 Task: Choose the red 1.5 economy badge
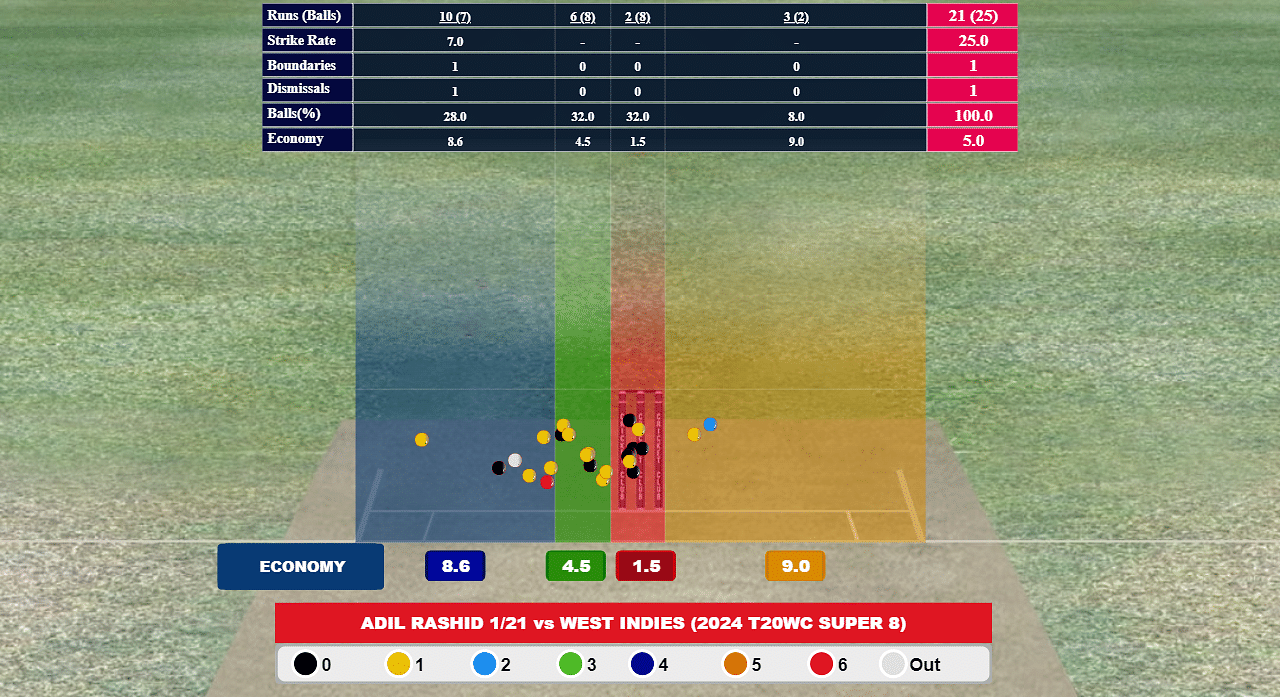pos(646,566)
